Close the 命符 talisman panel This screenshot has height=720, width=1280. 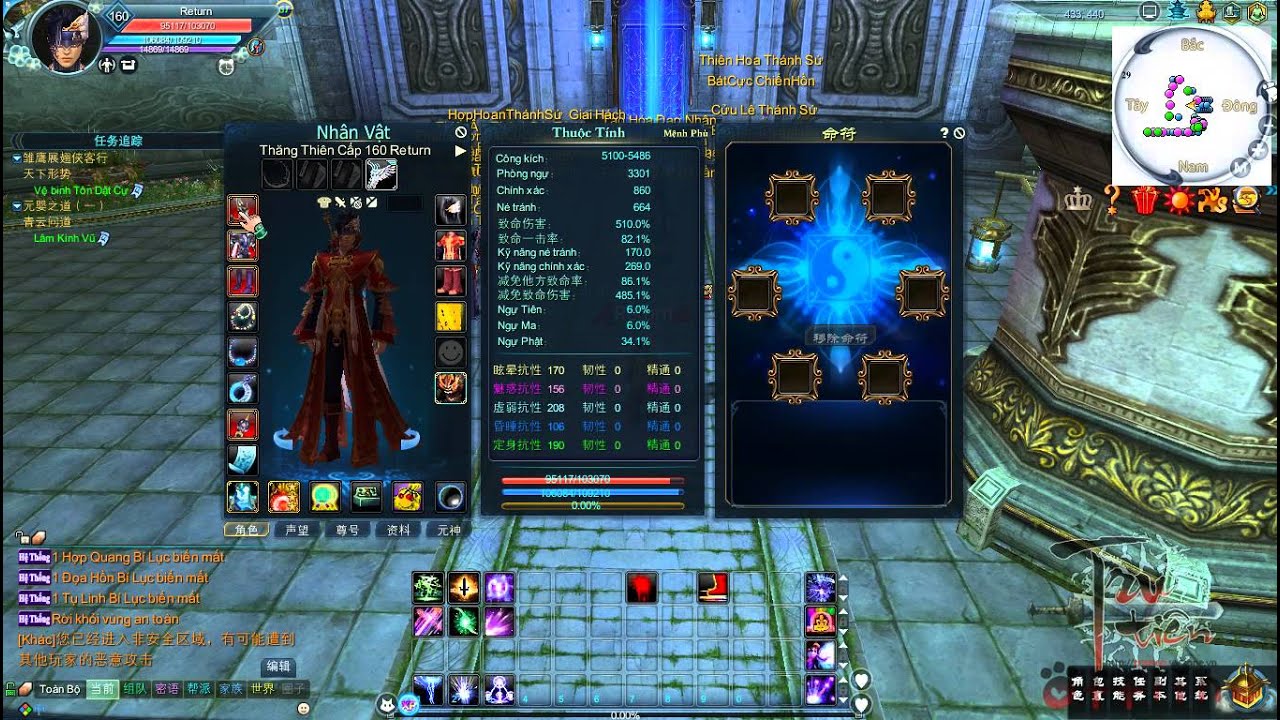coord(960,133)
